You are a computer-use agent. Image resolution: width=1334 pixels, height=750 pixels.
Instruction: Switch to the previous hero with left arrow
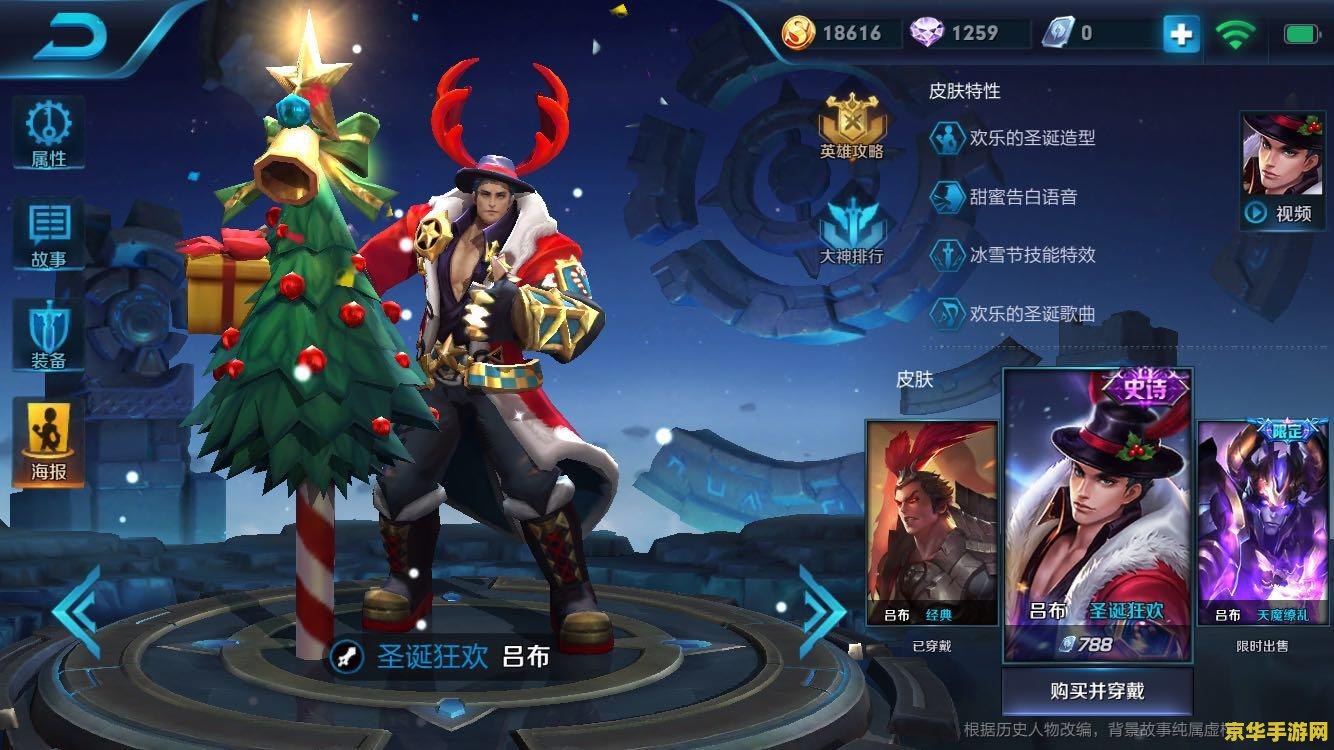point(78,612)
